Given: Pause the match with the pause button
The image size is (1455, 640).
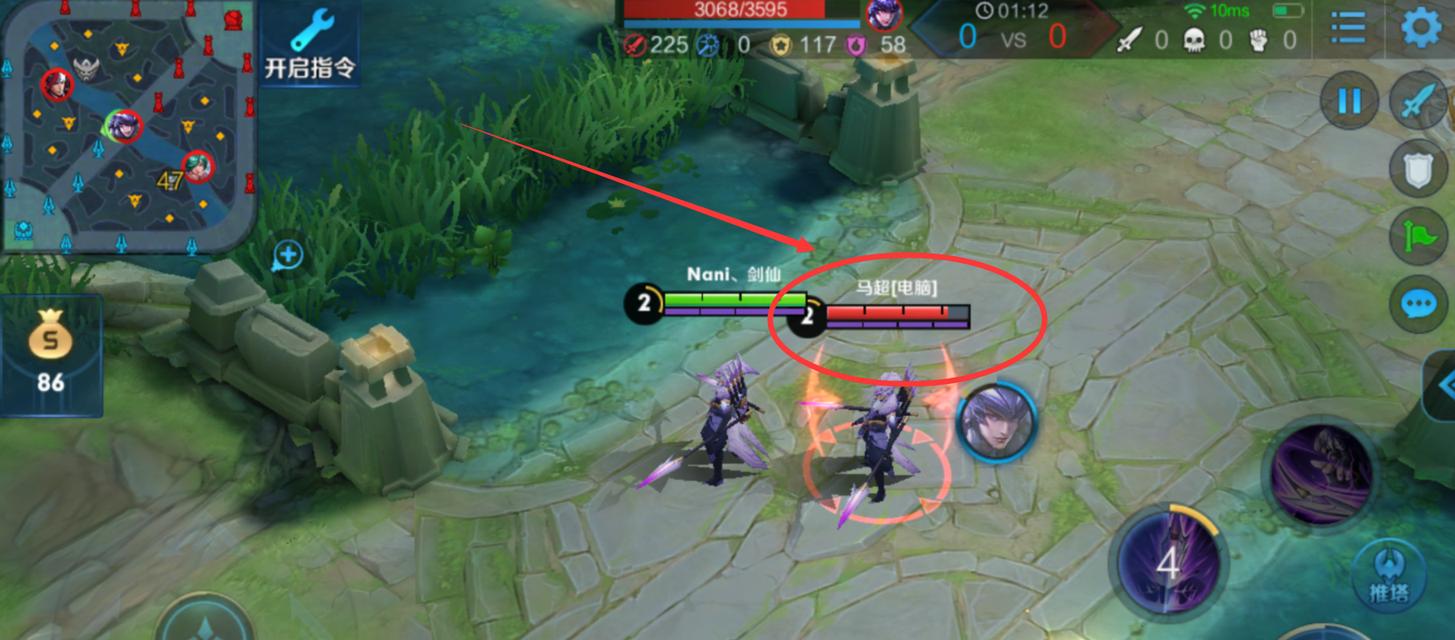Looking at the screenshot, I should click(1349, 101).
